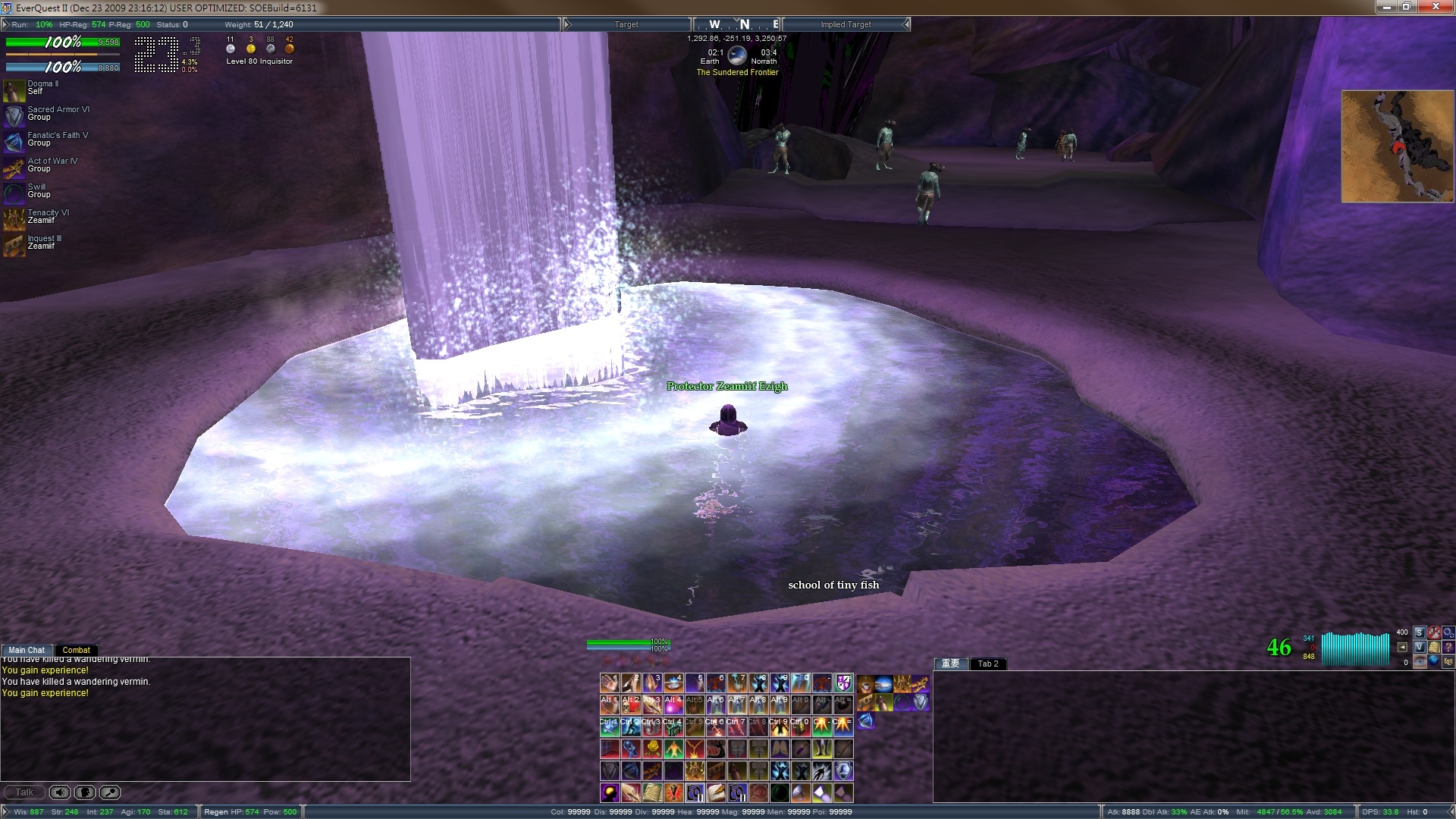Close the EverQuest II window
The image size is (1456, 819).
(1436, 7)
